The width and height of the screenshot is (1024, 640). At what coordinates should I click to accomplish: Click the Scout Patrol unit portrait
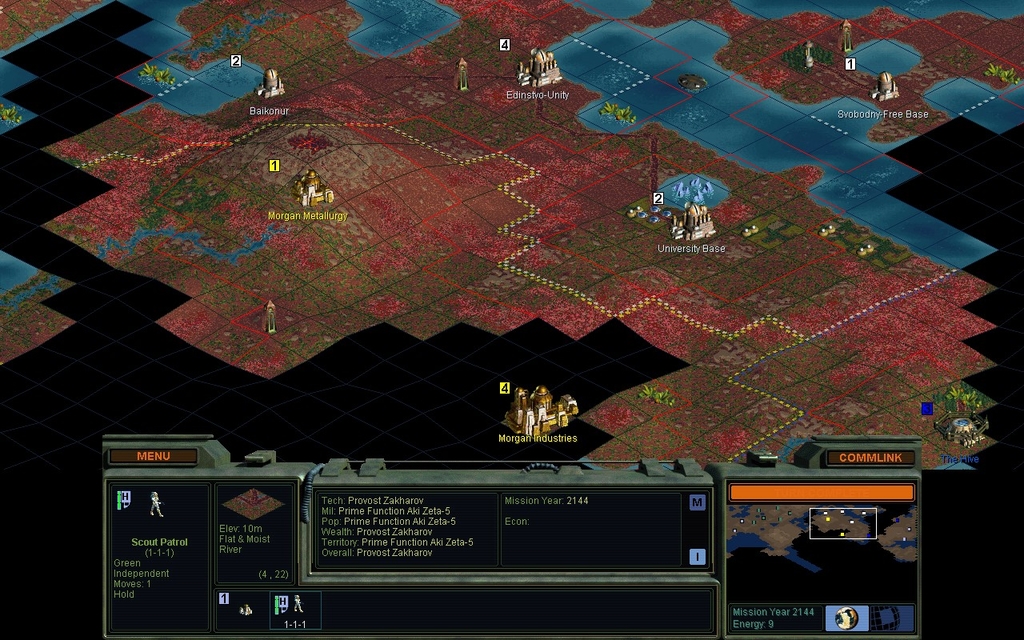(x=157, y=505)
